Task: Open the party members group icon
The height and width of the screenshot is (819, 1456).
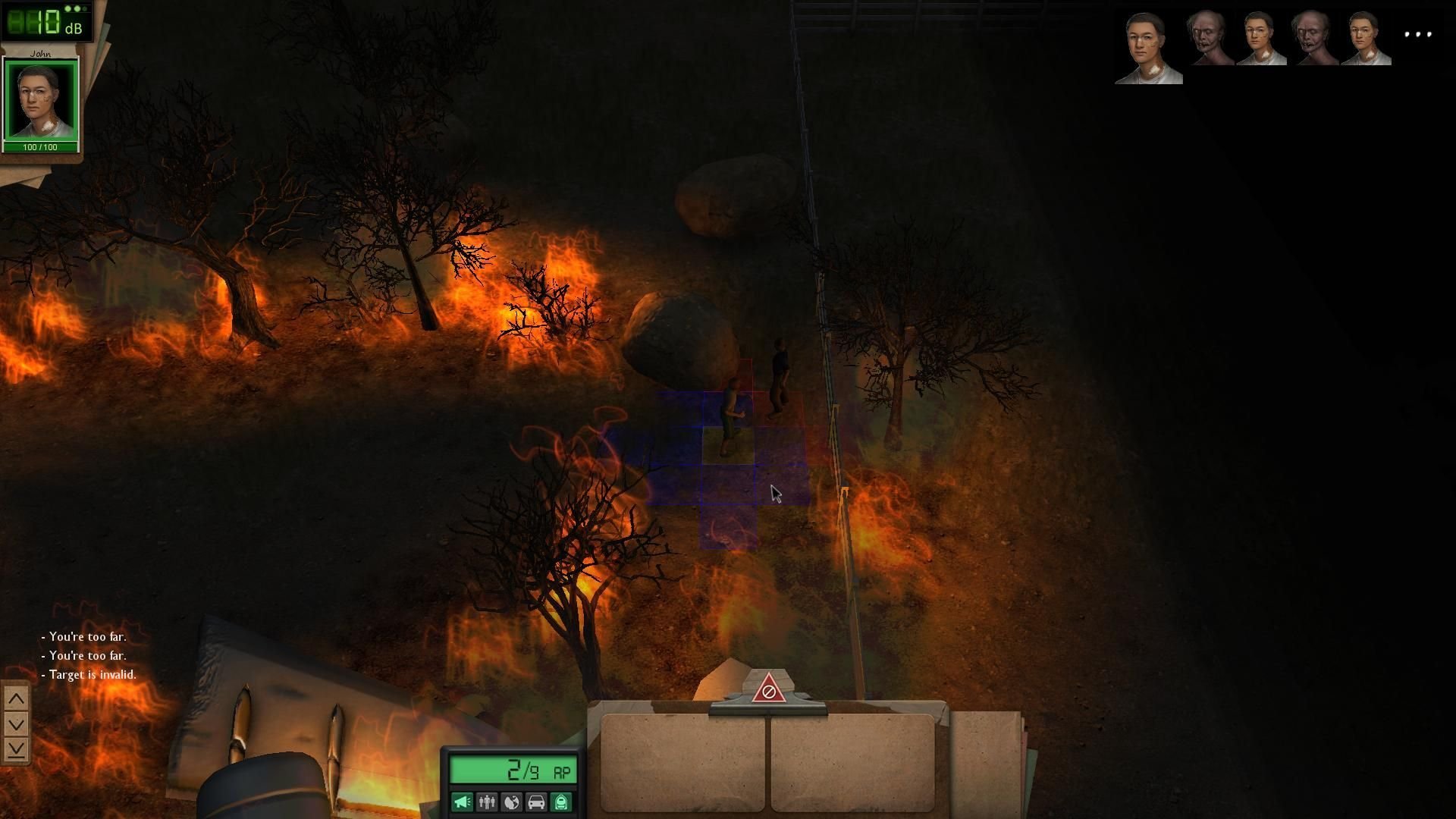Action: pyautogui.click(x=487, y=802)
